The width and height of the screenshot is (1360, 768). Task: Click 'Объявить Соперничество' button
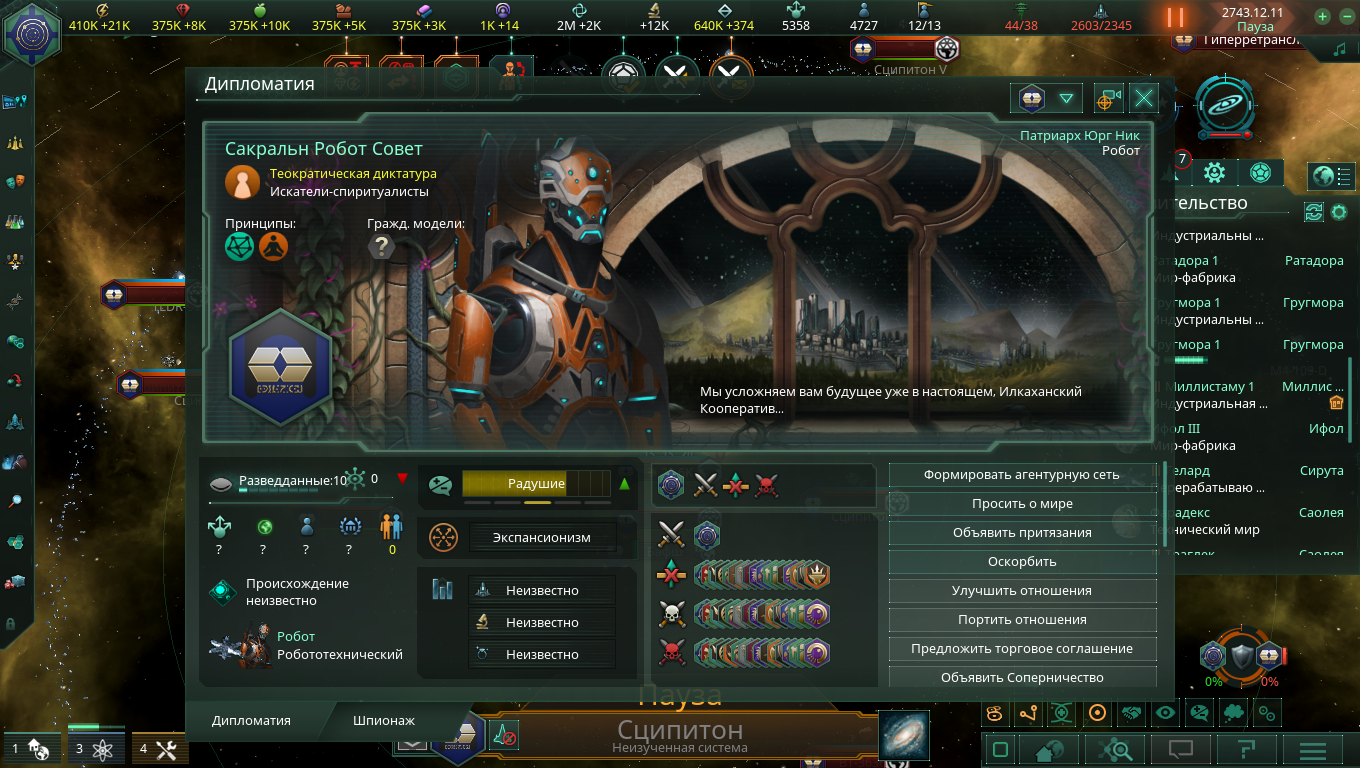coord(1021,678)
